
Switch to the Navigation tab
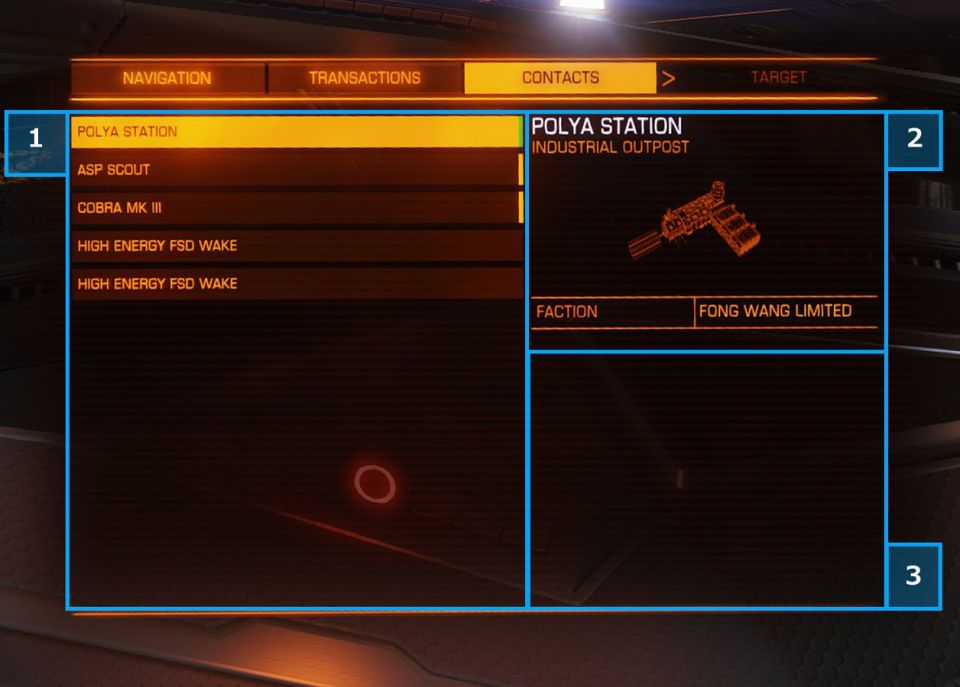(167, 78)
